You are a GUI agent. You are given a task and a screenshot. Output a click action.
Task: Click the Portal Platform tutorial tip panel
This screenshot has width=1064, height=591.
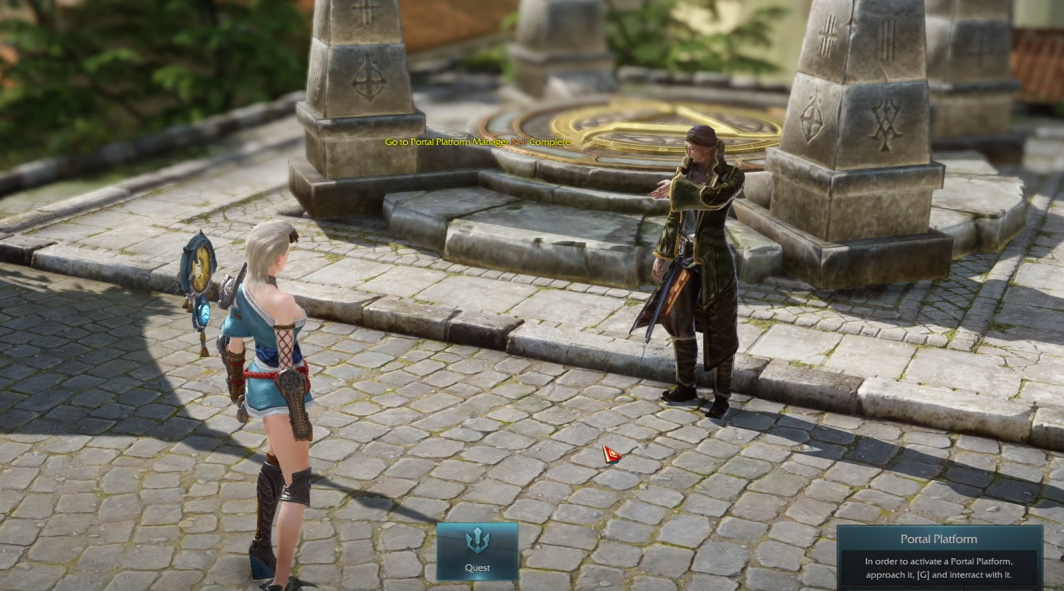pos(938,557)
